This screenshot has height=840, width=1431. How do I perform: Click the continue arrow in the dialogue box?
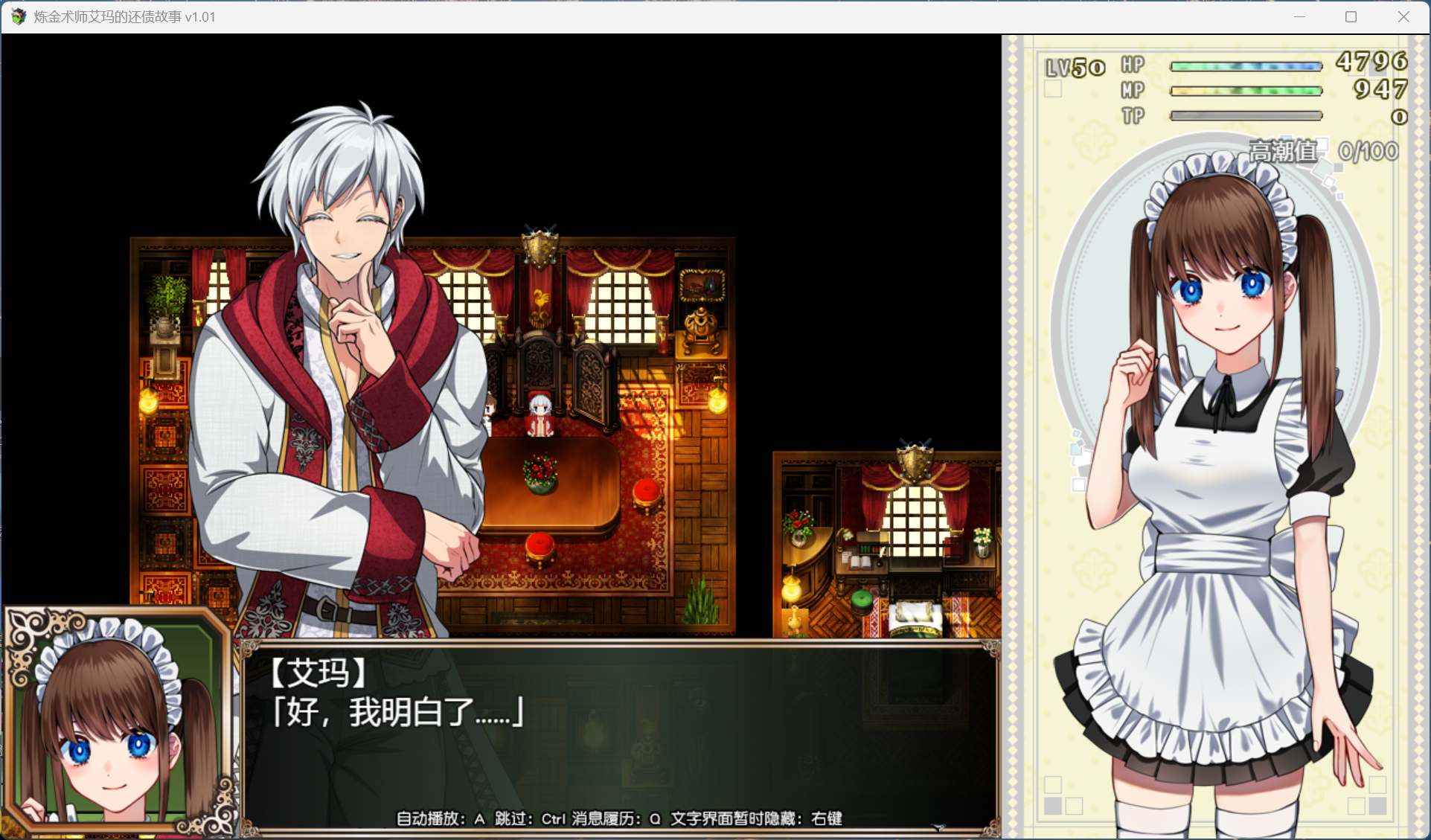[x=937, y=827]
